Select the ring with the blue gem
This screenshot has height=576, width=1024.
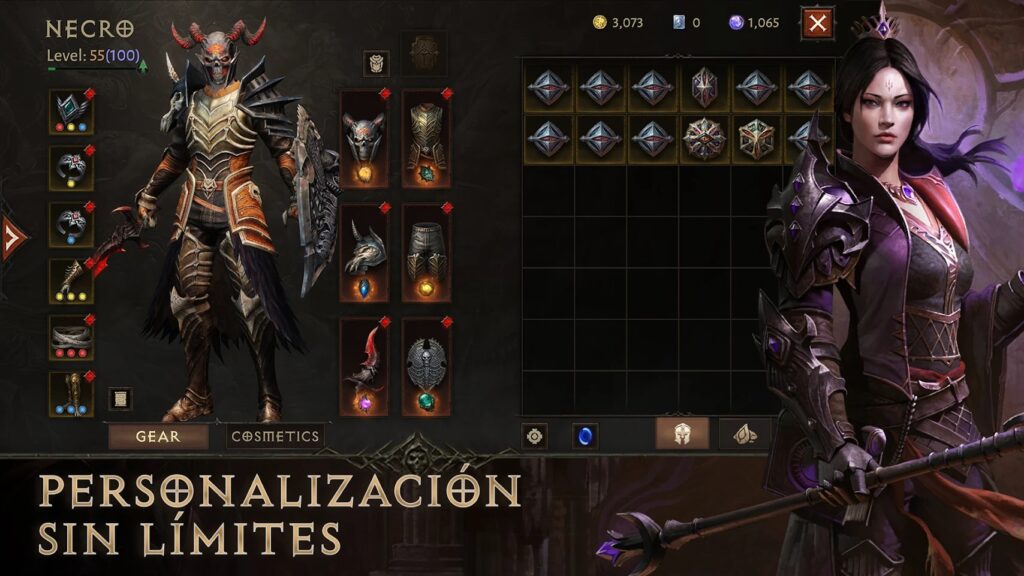[71, 224]
